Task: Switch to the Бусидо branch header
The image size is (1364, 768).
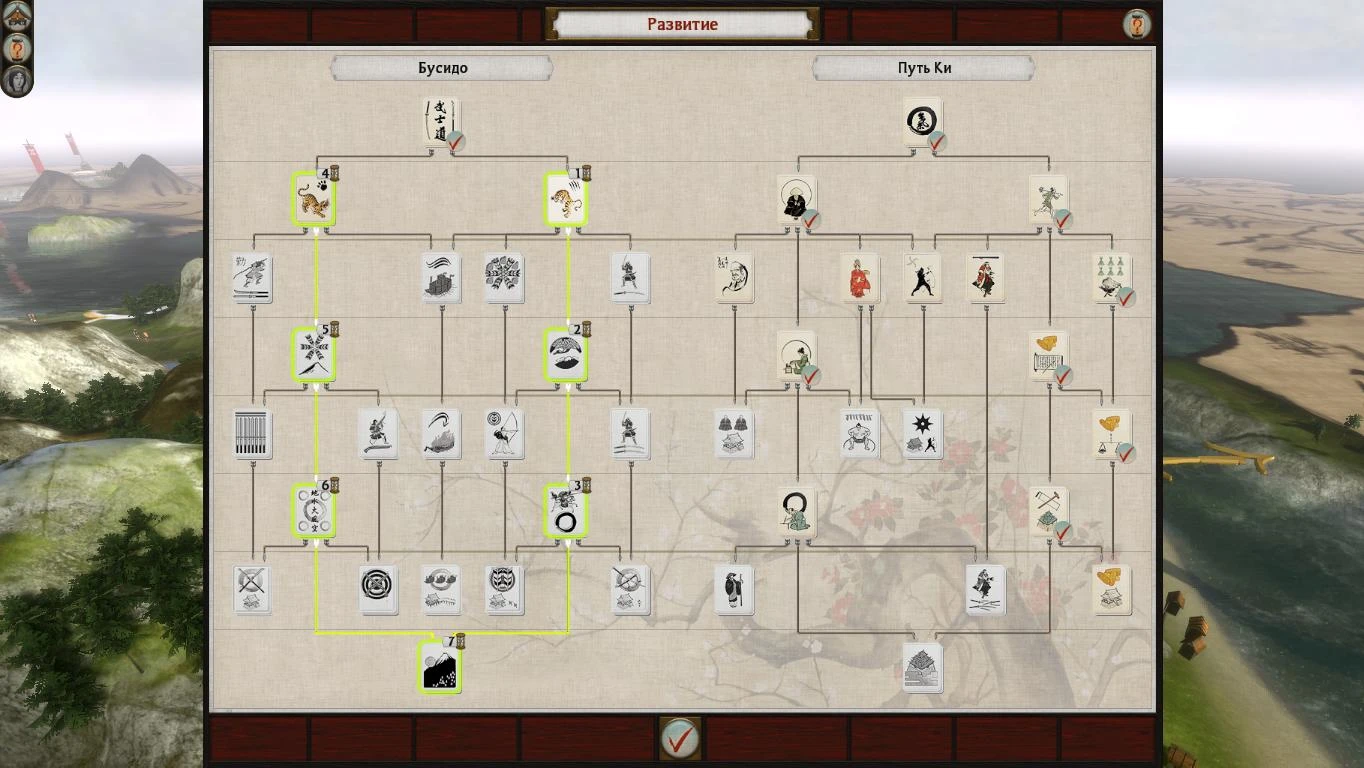Action: point(440,68)
